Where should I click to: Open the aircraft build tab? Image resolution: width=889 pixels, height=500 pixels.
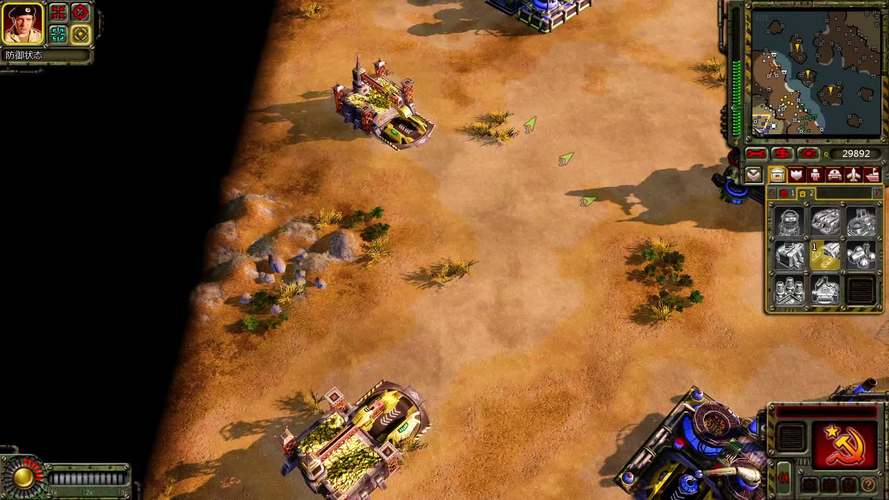coord(853,174)
